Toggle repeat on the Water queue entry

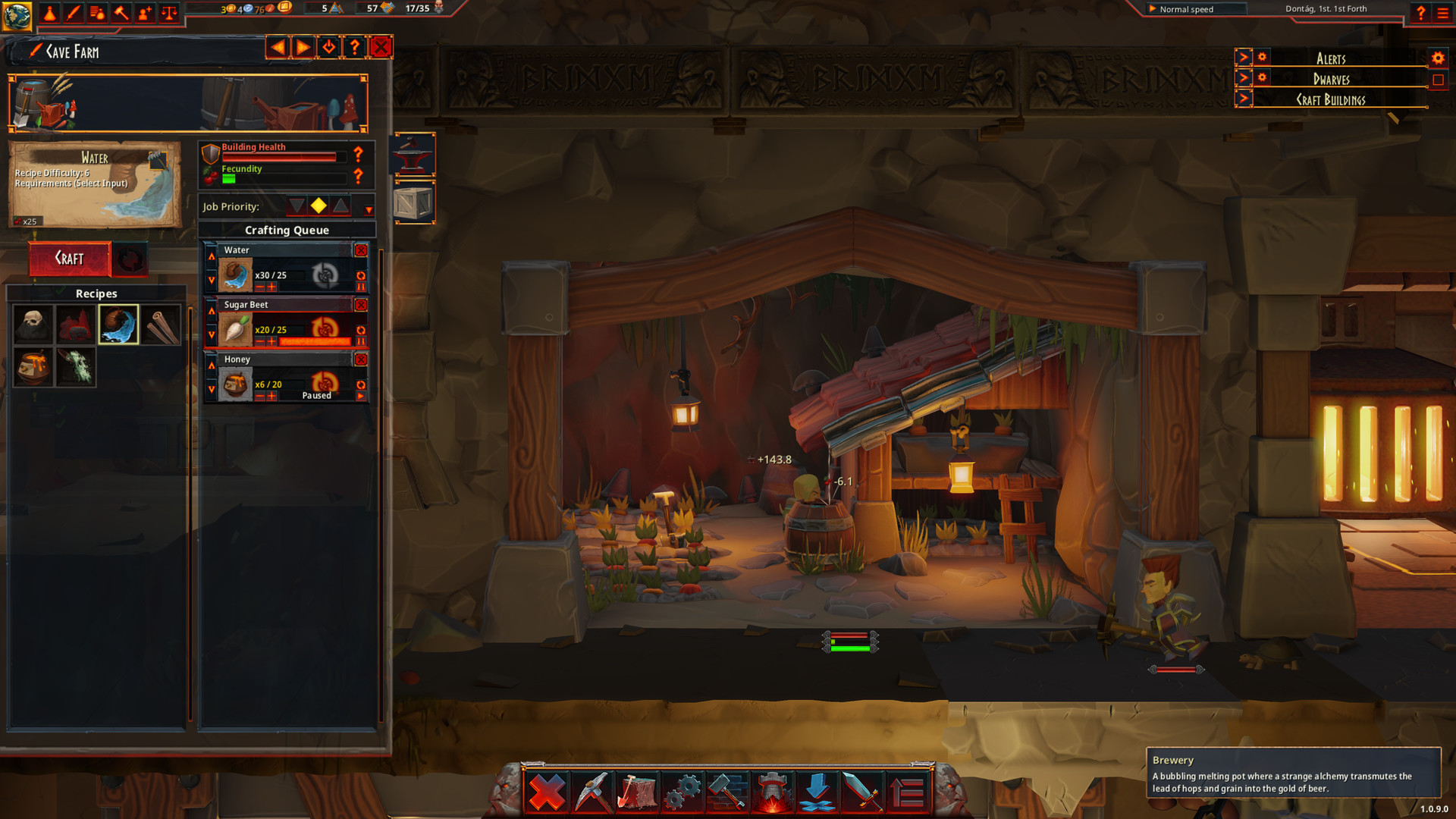pos(362,275)
